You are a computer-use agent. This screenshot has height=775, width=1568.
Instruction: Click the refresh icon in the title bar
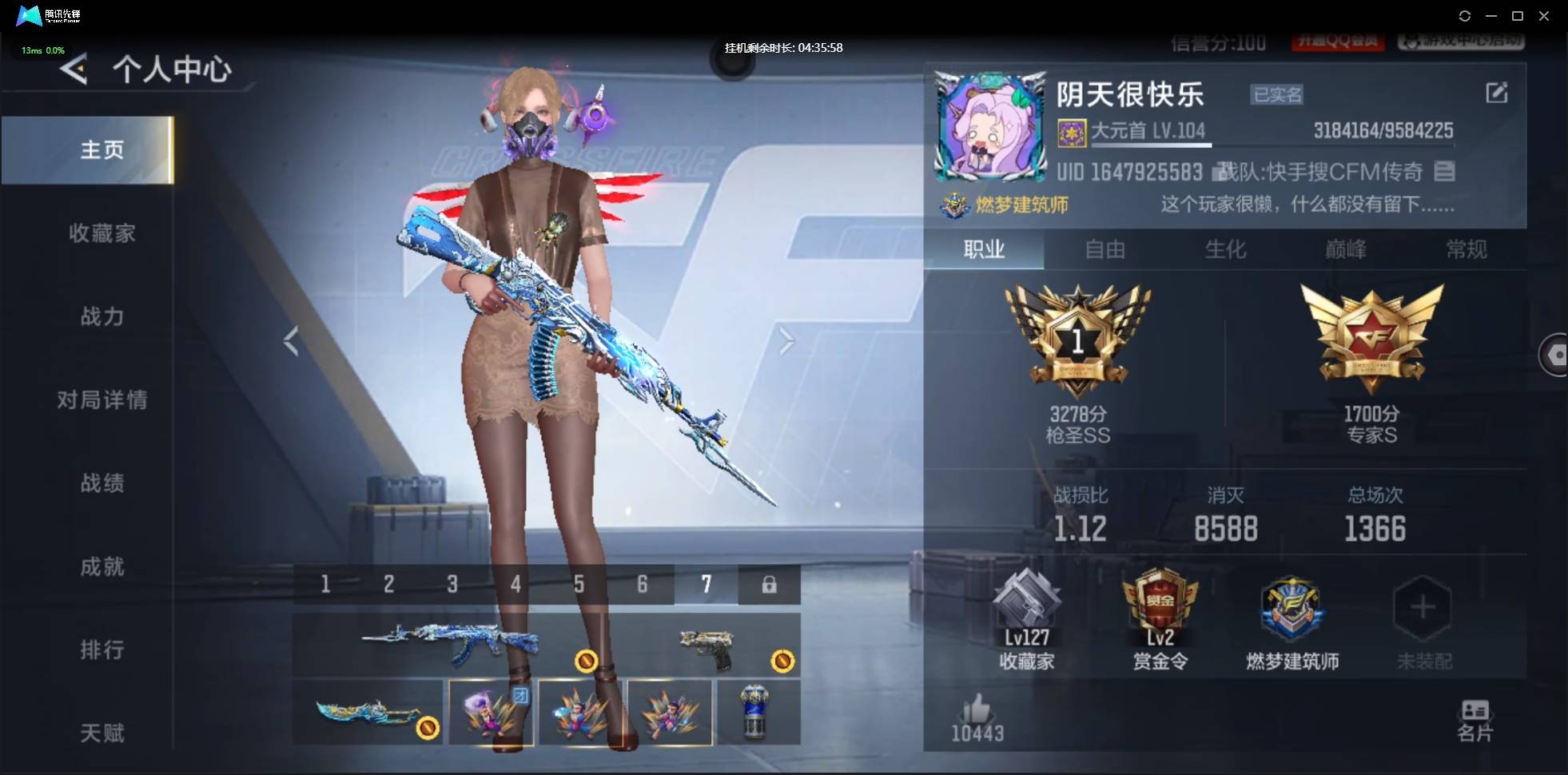[1466, 16]
